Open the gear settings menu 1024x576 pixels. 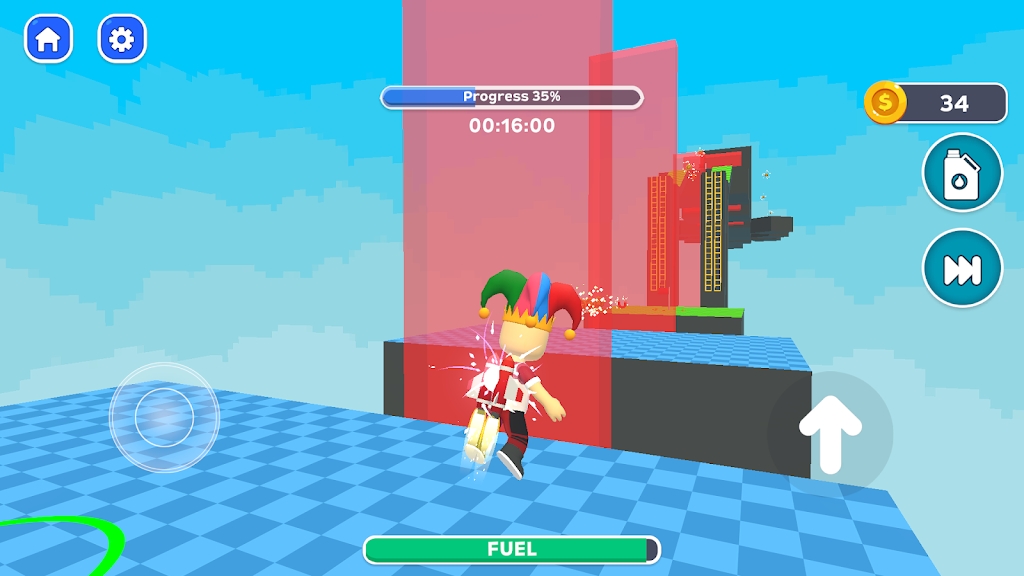tap(122, 39)
